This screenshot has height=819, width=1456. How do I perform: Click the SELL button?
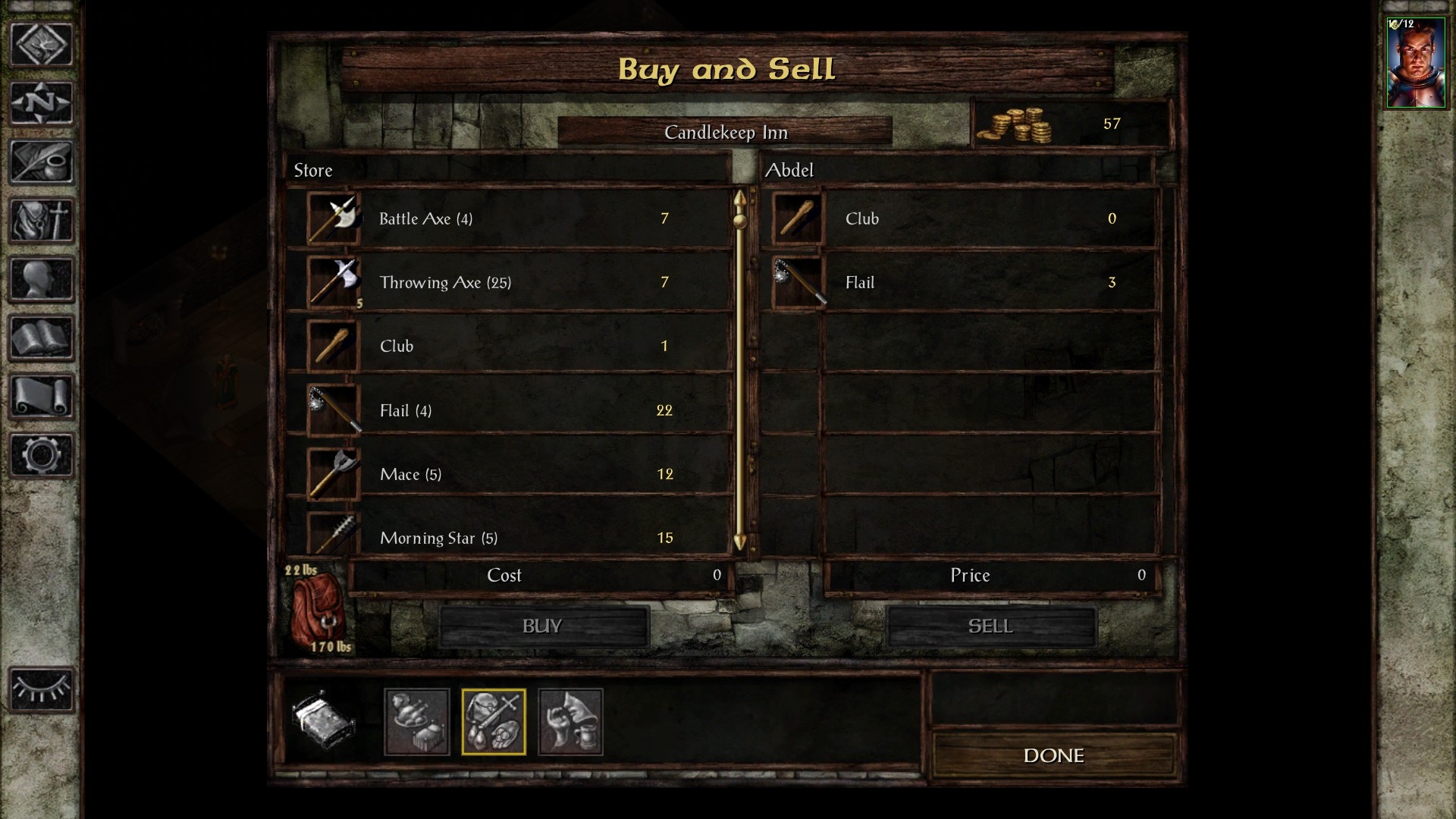tap(990, 626)
